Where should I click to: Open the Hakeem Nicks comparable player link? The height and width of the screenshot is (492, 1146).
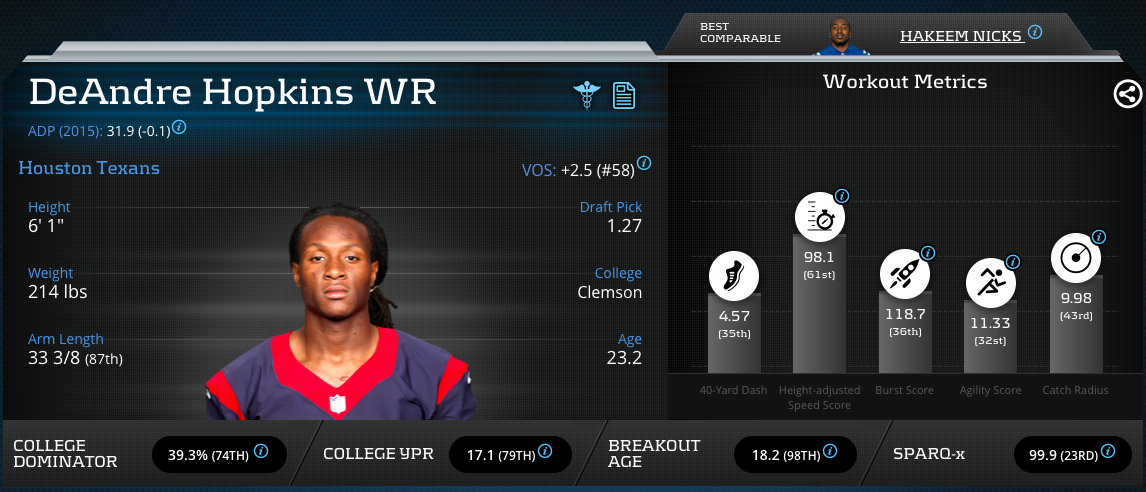pos(960,36)
